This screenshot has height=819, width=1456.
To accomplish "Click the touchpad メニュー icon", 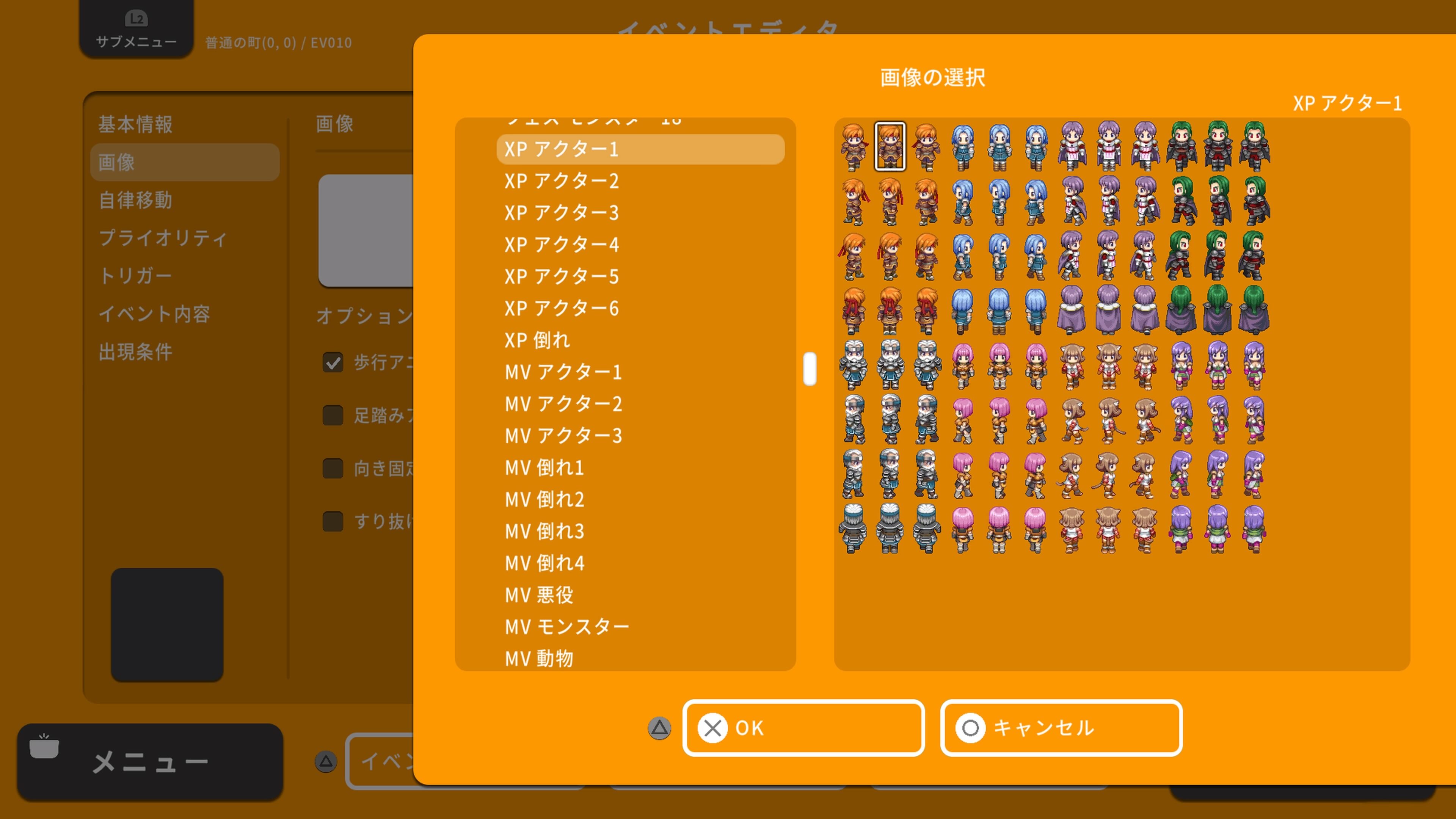I will click(45, 747).
